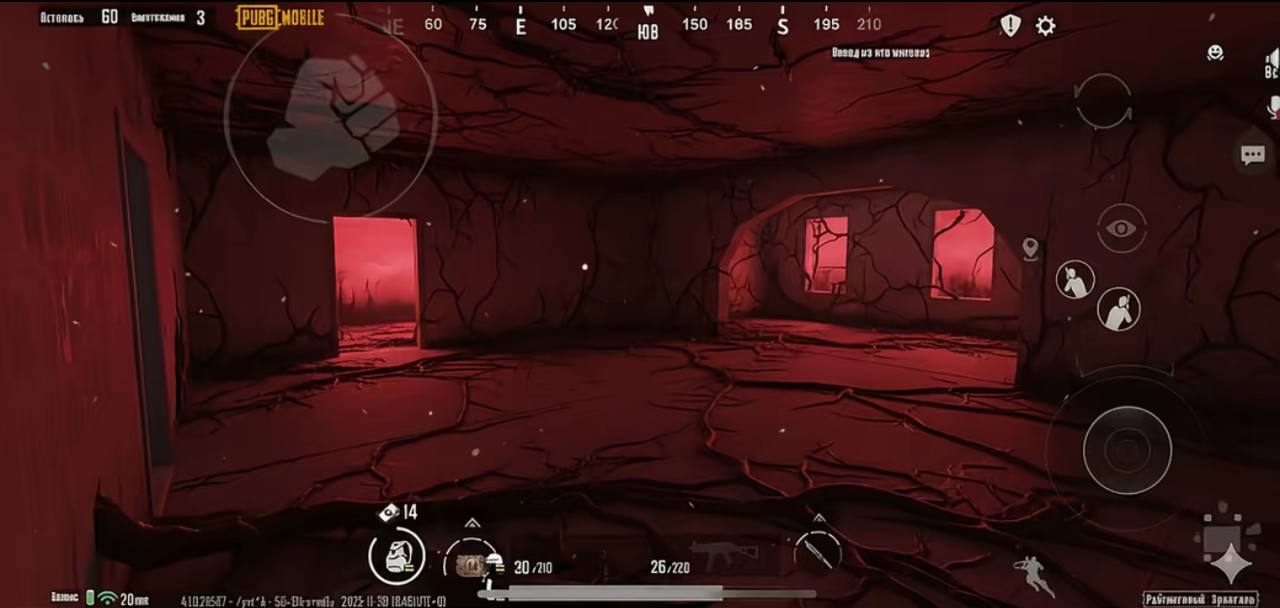Select the melee blade slot
The image size is (1280, 608).
pyautogui.click(x=818, y=551)
